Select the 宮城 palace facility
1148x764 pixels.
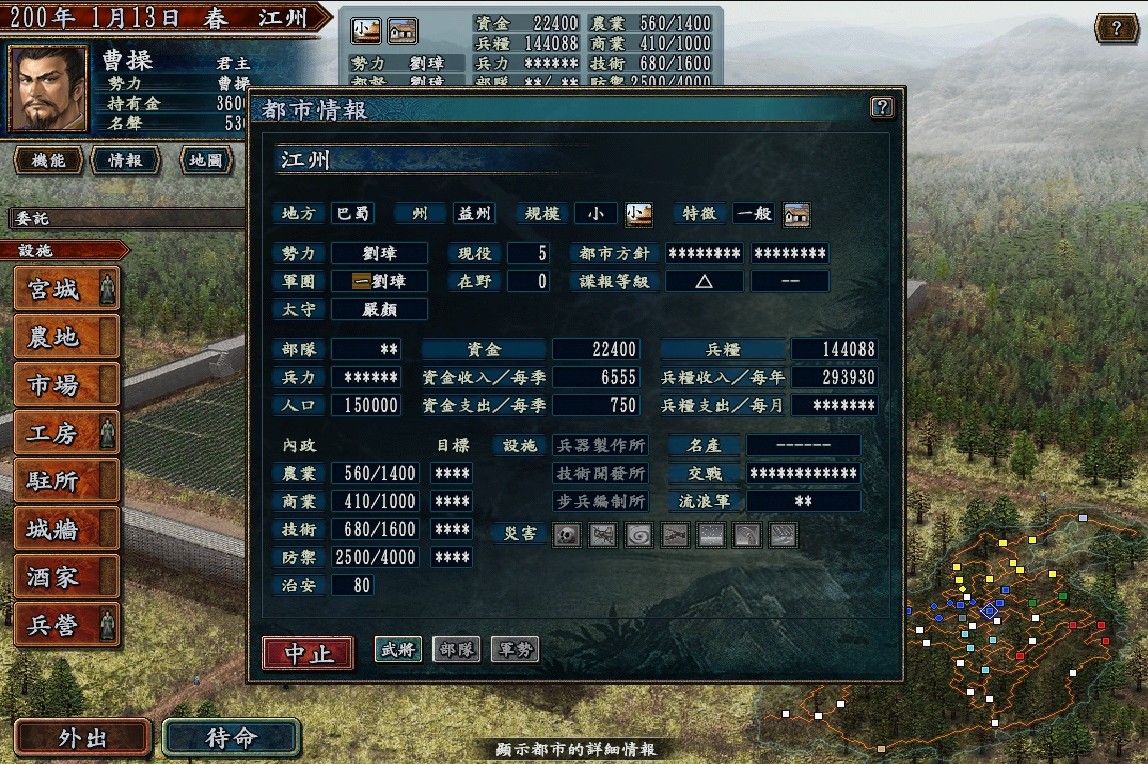pyautogui.click(x=67, y=290)
